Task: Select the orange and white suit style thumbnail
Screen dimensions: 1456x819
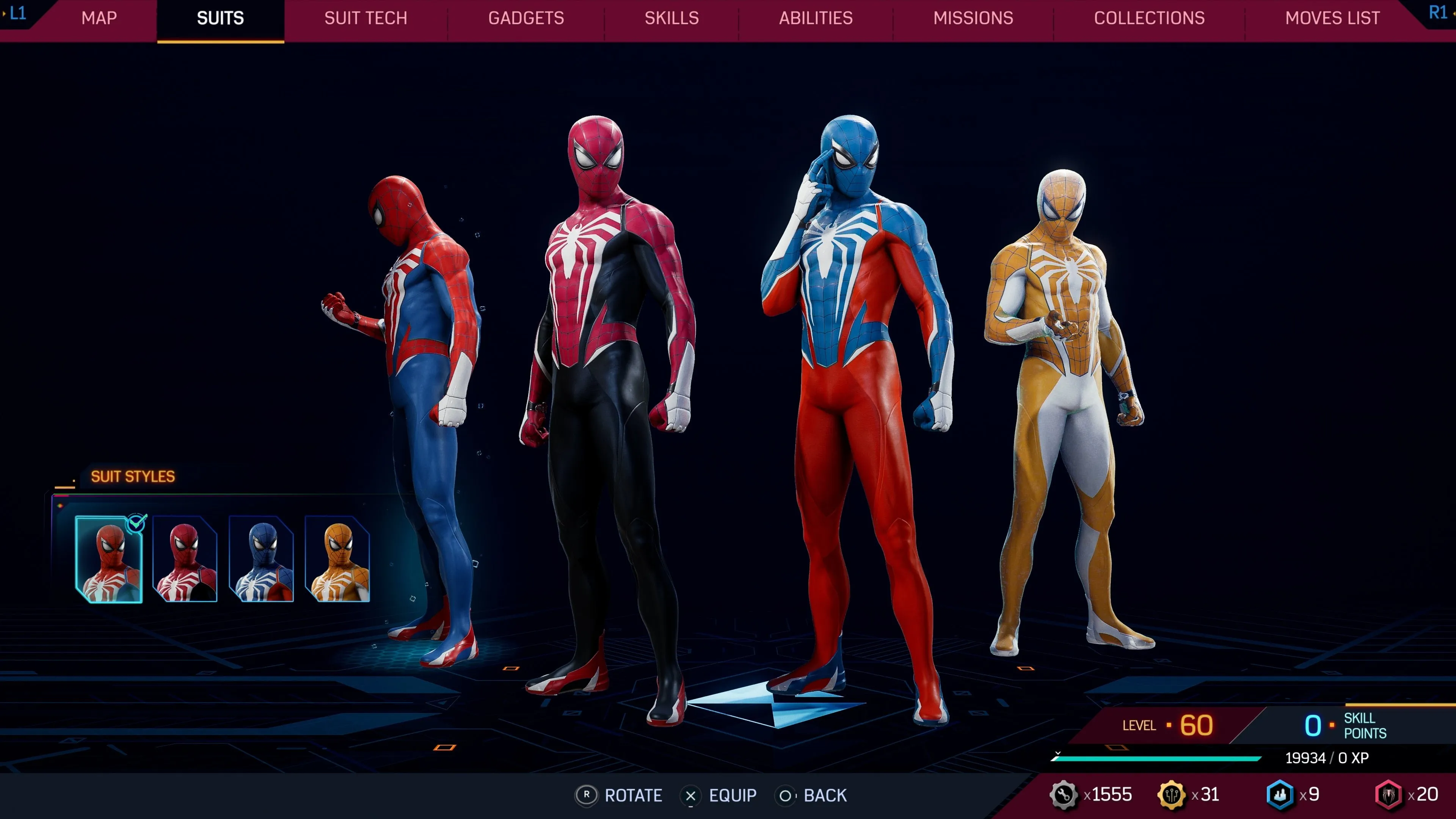Action: tap(337, 559)
